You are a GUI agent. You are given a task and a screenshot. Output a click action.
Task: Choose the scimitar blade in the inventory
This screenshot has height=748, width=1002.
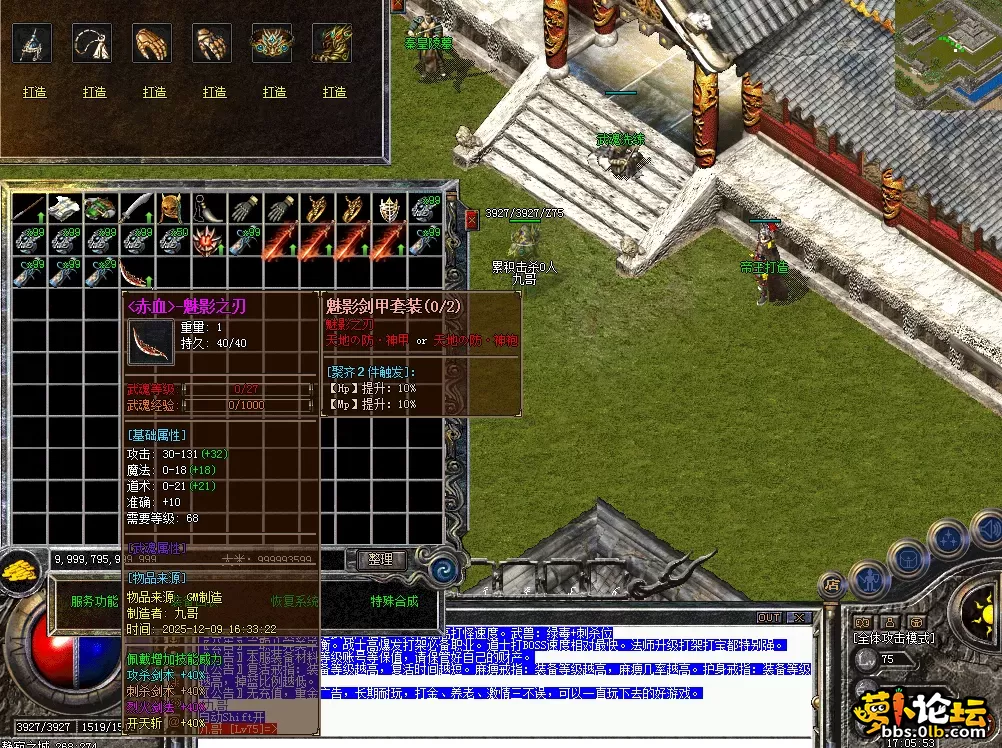(136, 209)
